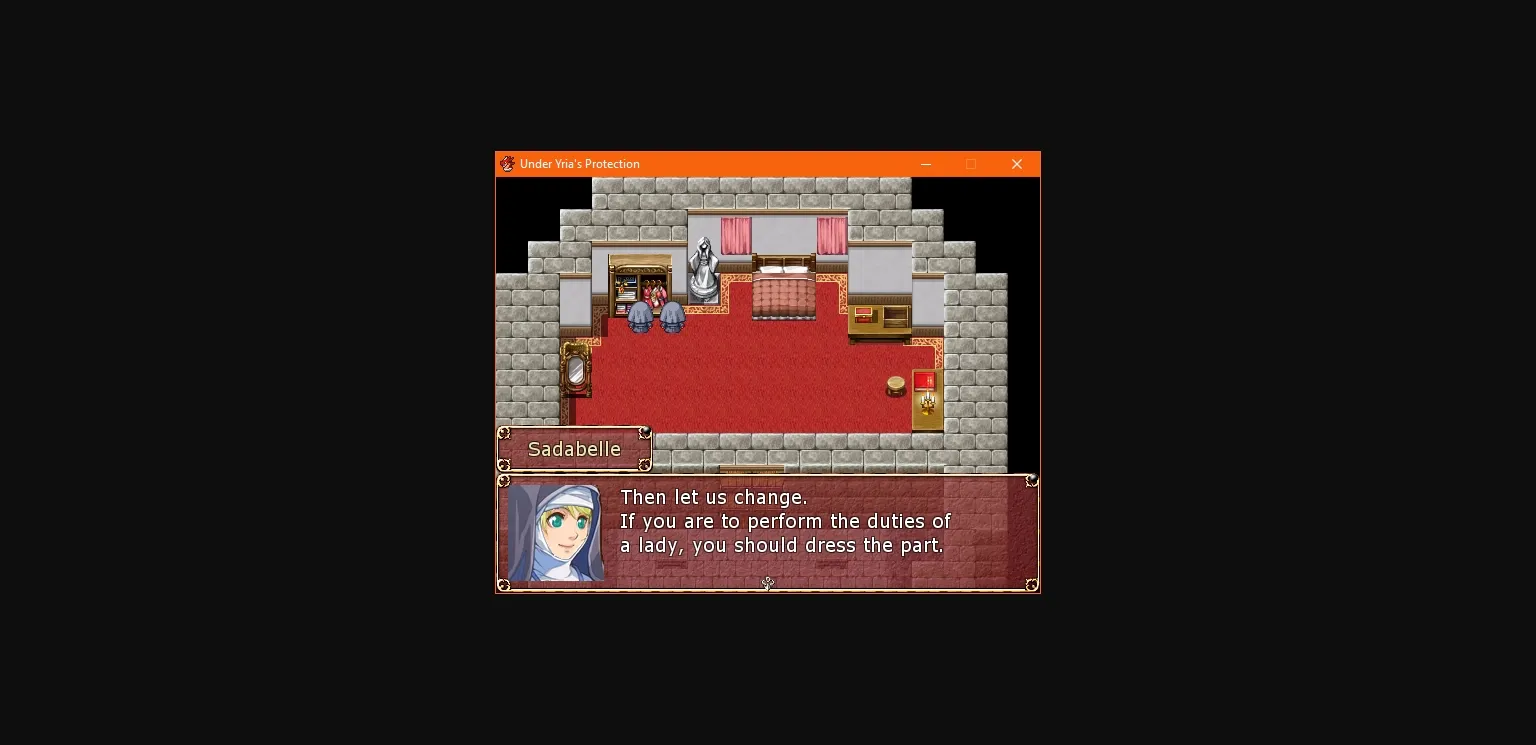This screenshot has height=745, width=1536.
Task: Click the advance cursor below the dialogue text
Action: pyautogui.click(x=767, y=583)
